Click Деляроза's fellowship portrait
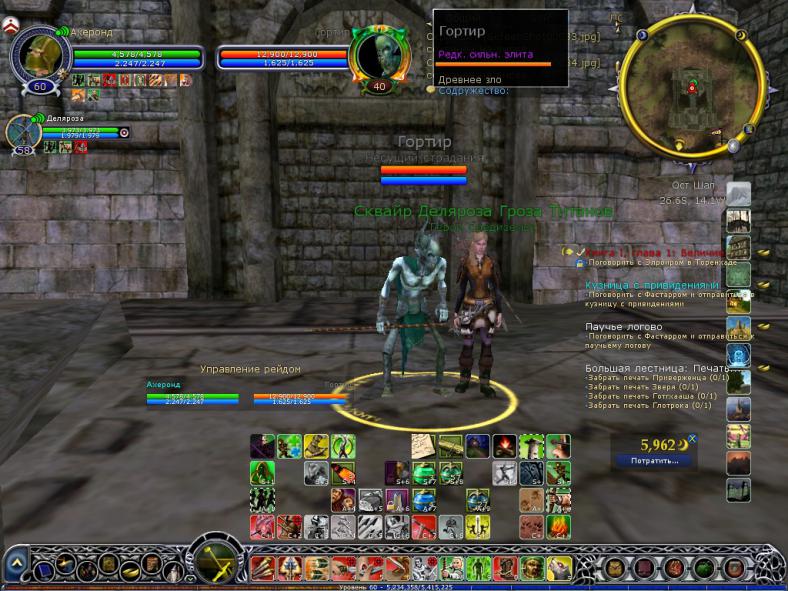Viewport: 788px width, 591px height. pyautogui.click(x=23, y=133)
